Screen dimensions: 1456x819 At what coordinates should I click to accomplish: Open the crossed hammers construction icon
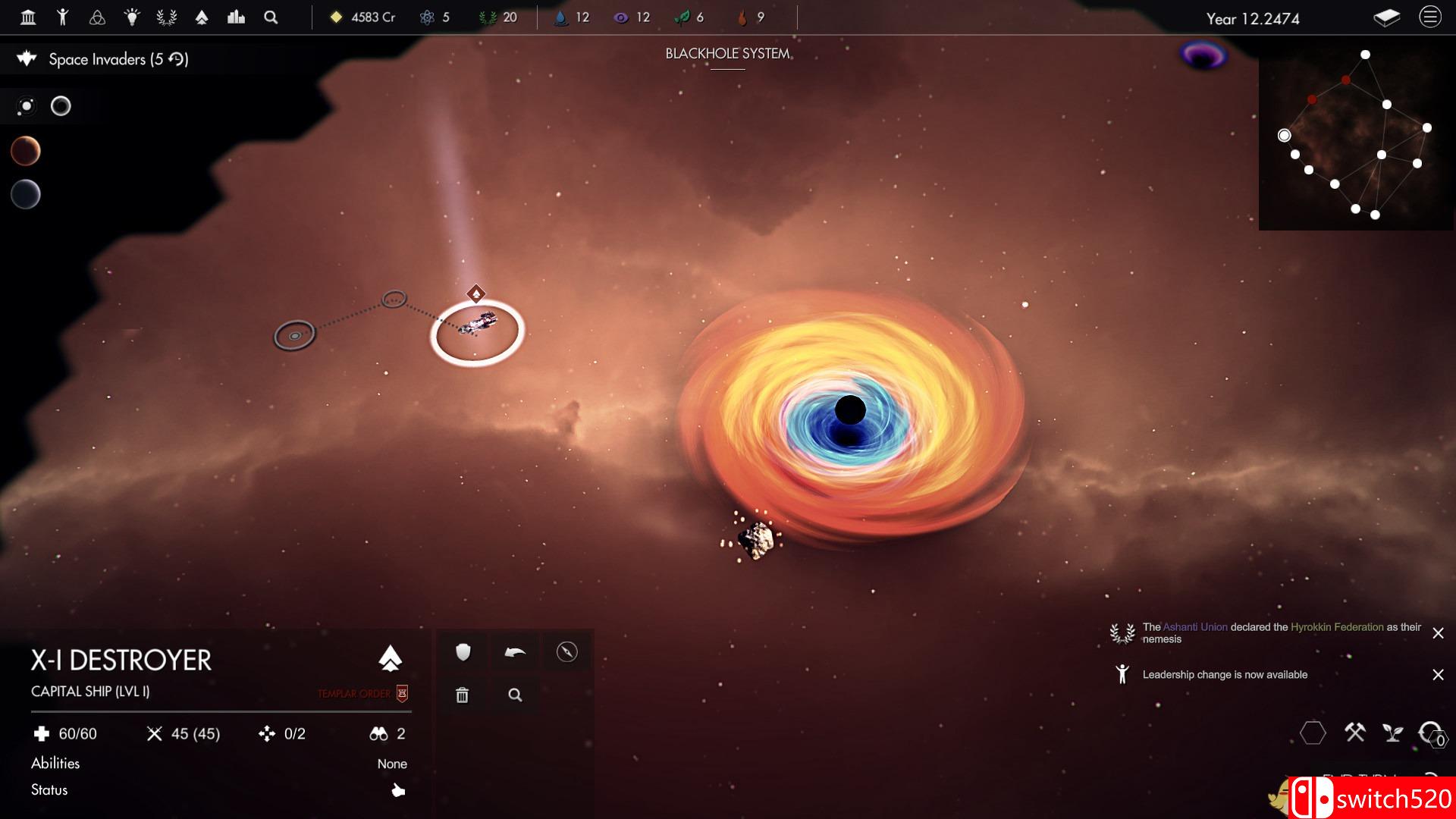point(1354,733)
